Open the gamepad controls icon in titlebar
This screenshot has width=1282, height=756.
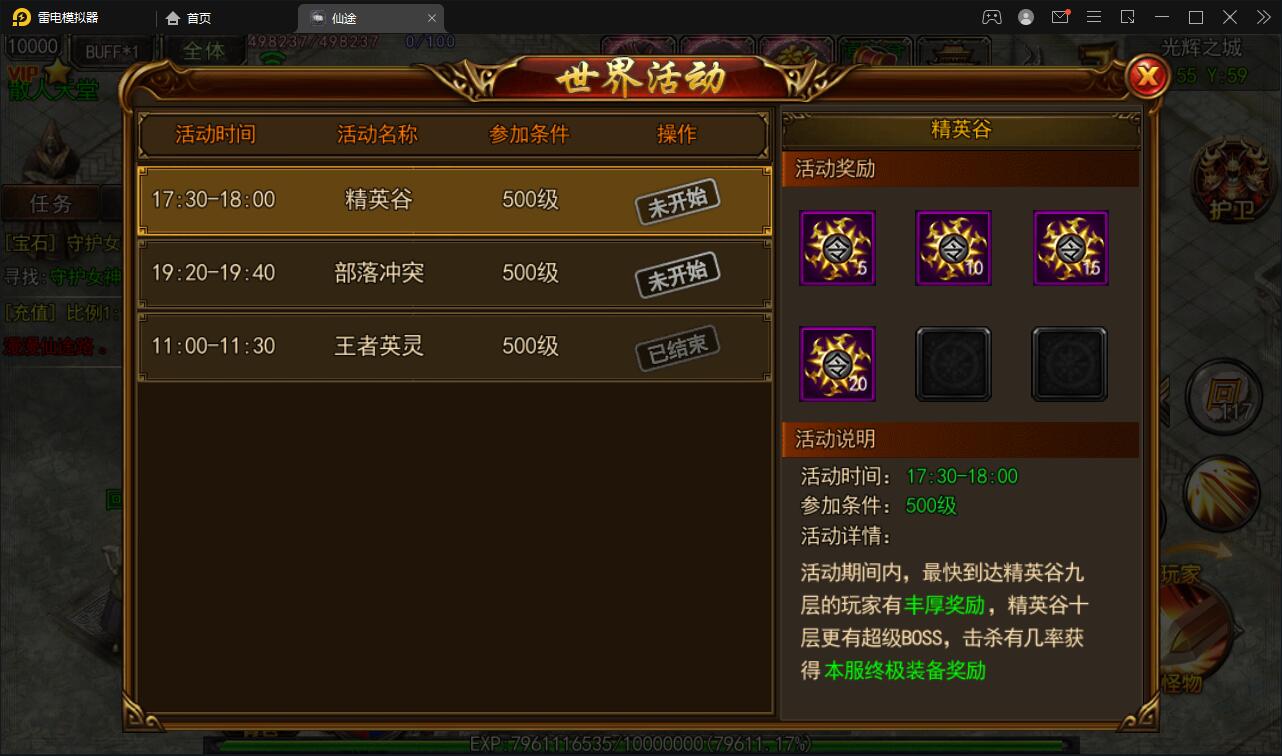[x=993, y=17]
